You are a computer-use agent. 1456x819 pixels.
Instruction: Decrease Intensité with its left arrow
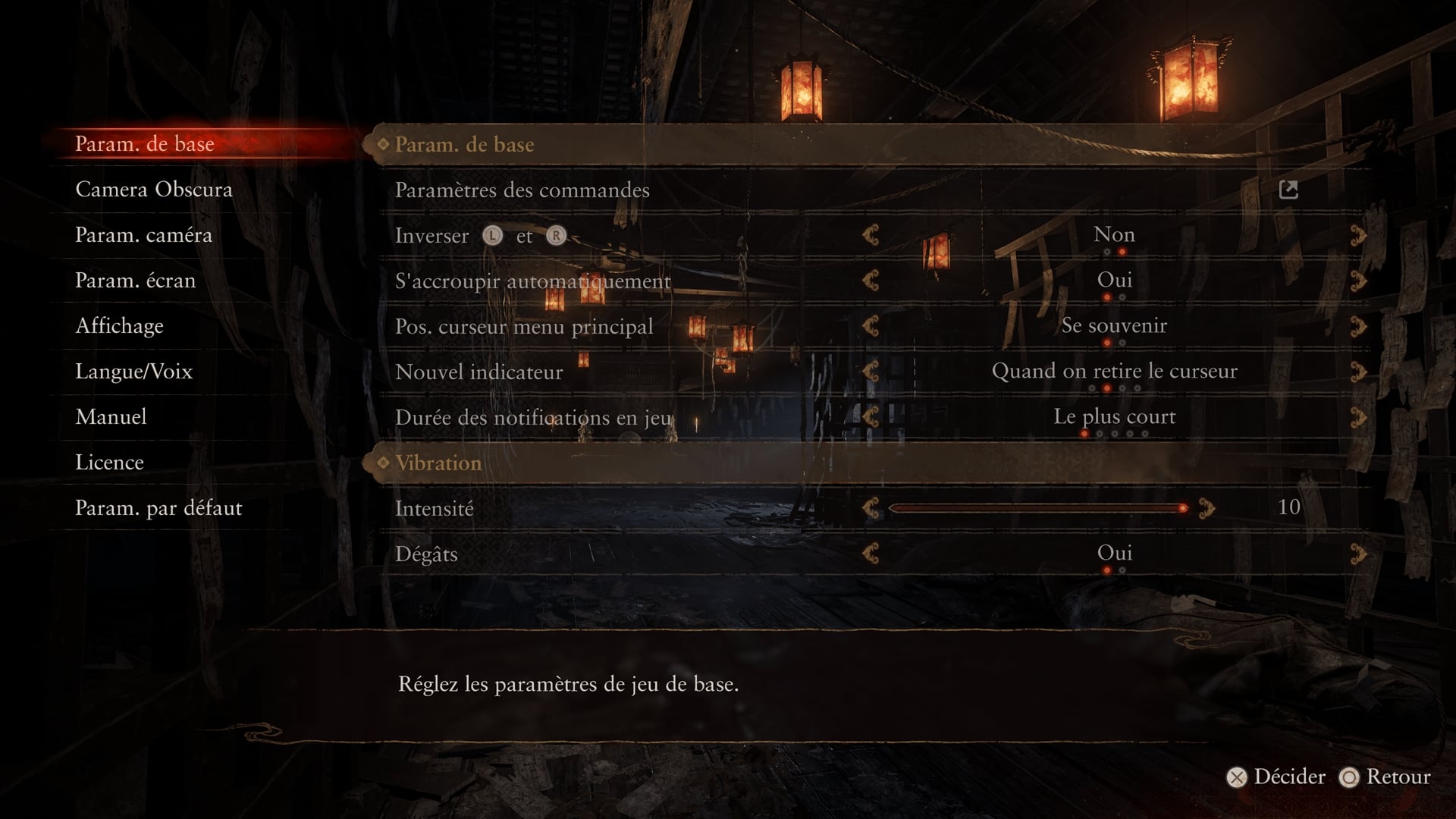(x=871, y=509)
